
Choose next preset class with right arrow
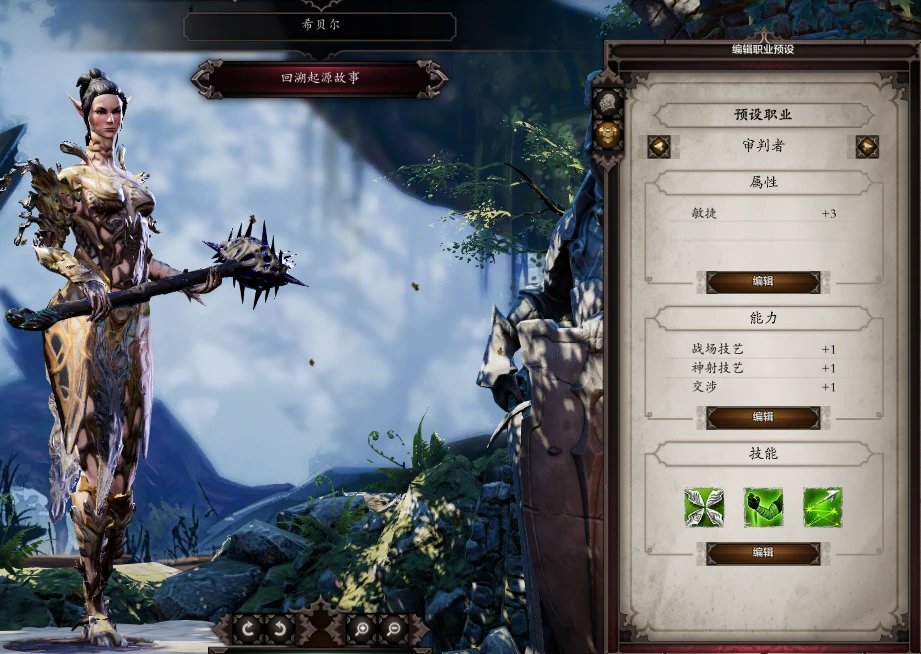pos(867,147)
